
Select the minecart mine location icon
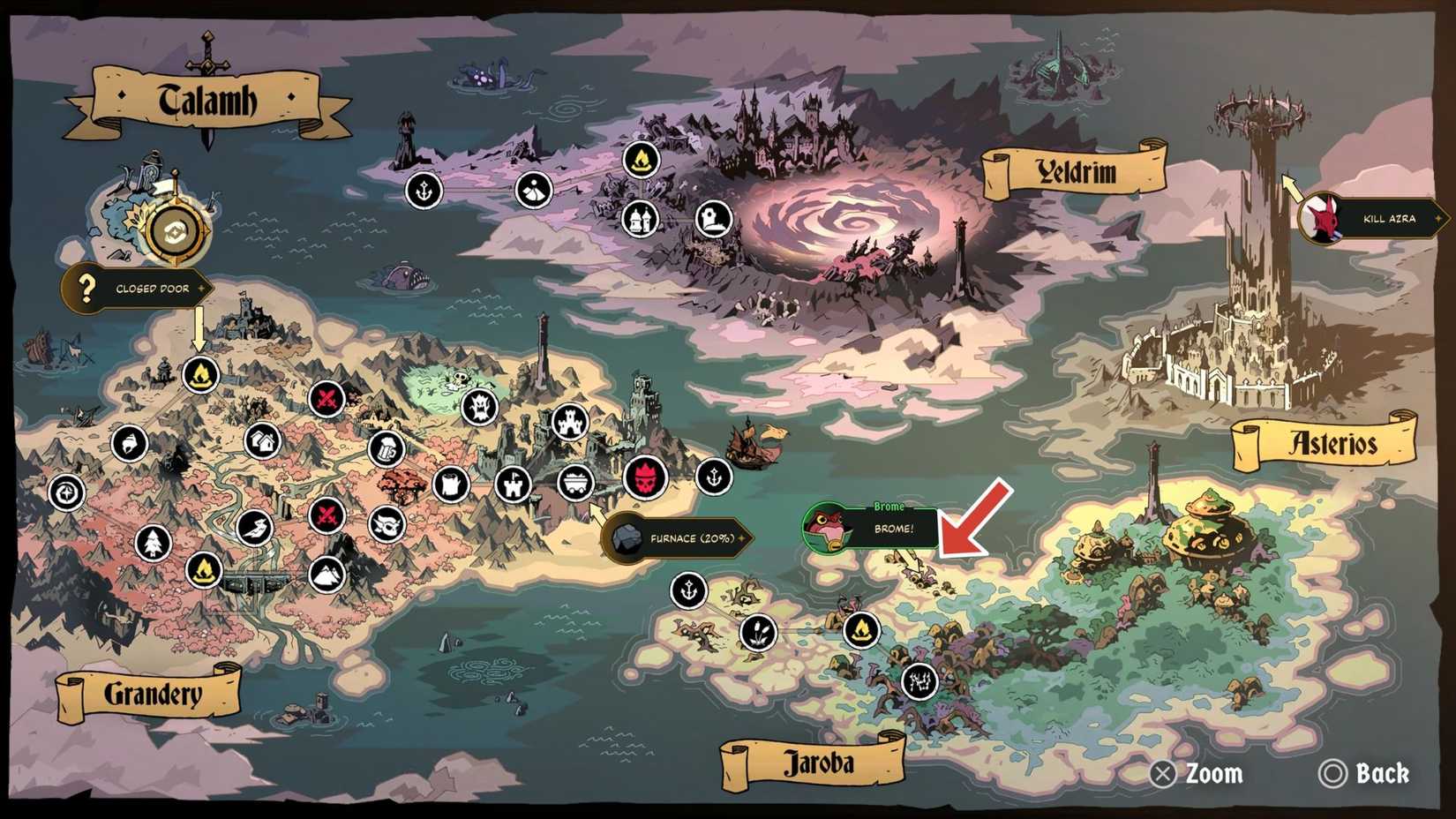577,485
